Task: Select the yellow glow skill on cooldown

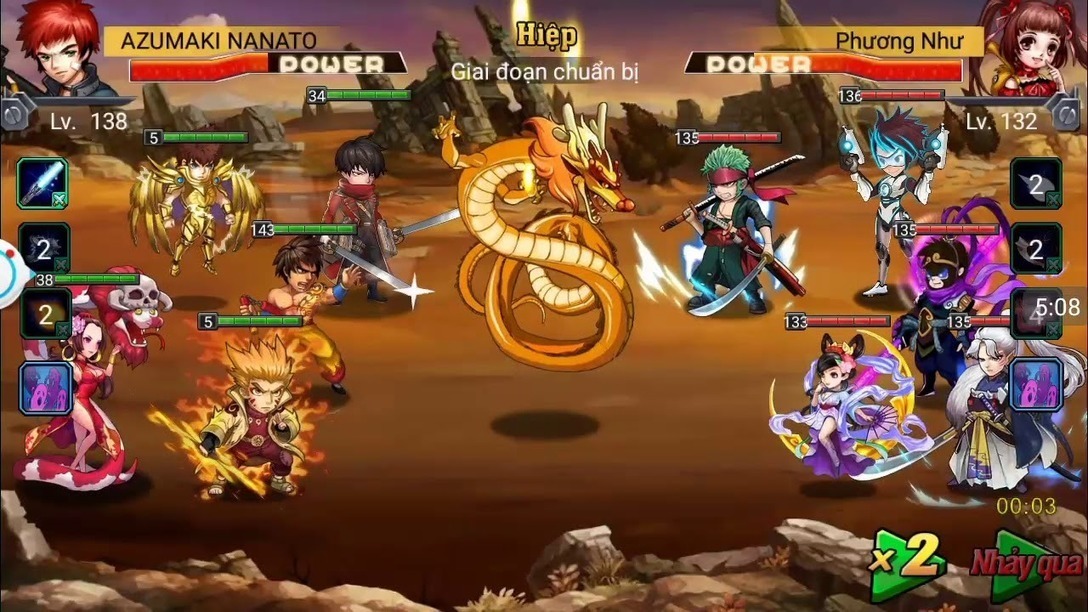Action: coord(45,314)
